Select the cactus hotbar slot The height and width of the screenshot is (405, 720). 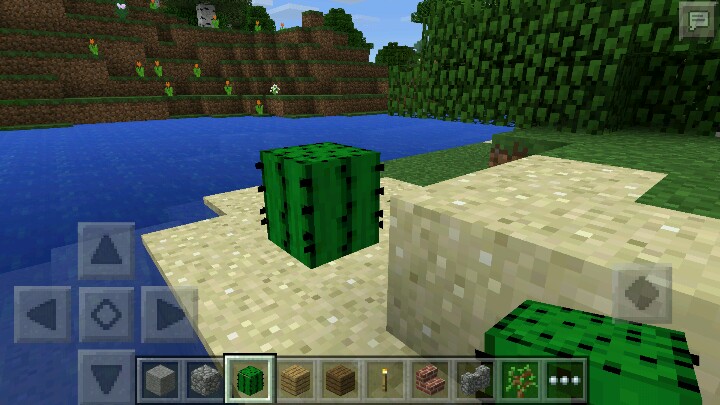coord(250,380)
